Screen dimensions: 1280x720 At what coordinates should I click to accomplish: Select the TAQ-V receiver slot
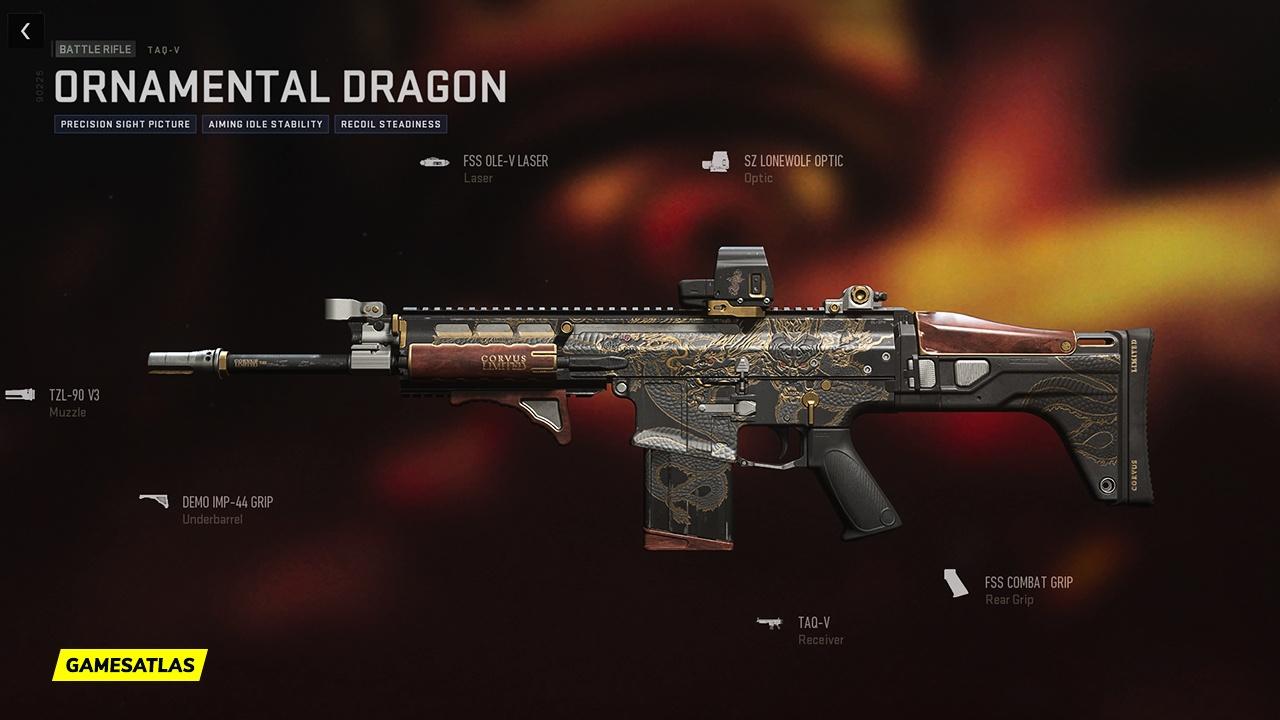click(813, 623)
